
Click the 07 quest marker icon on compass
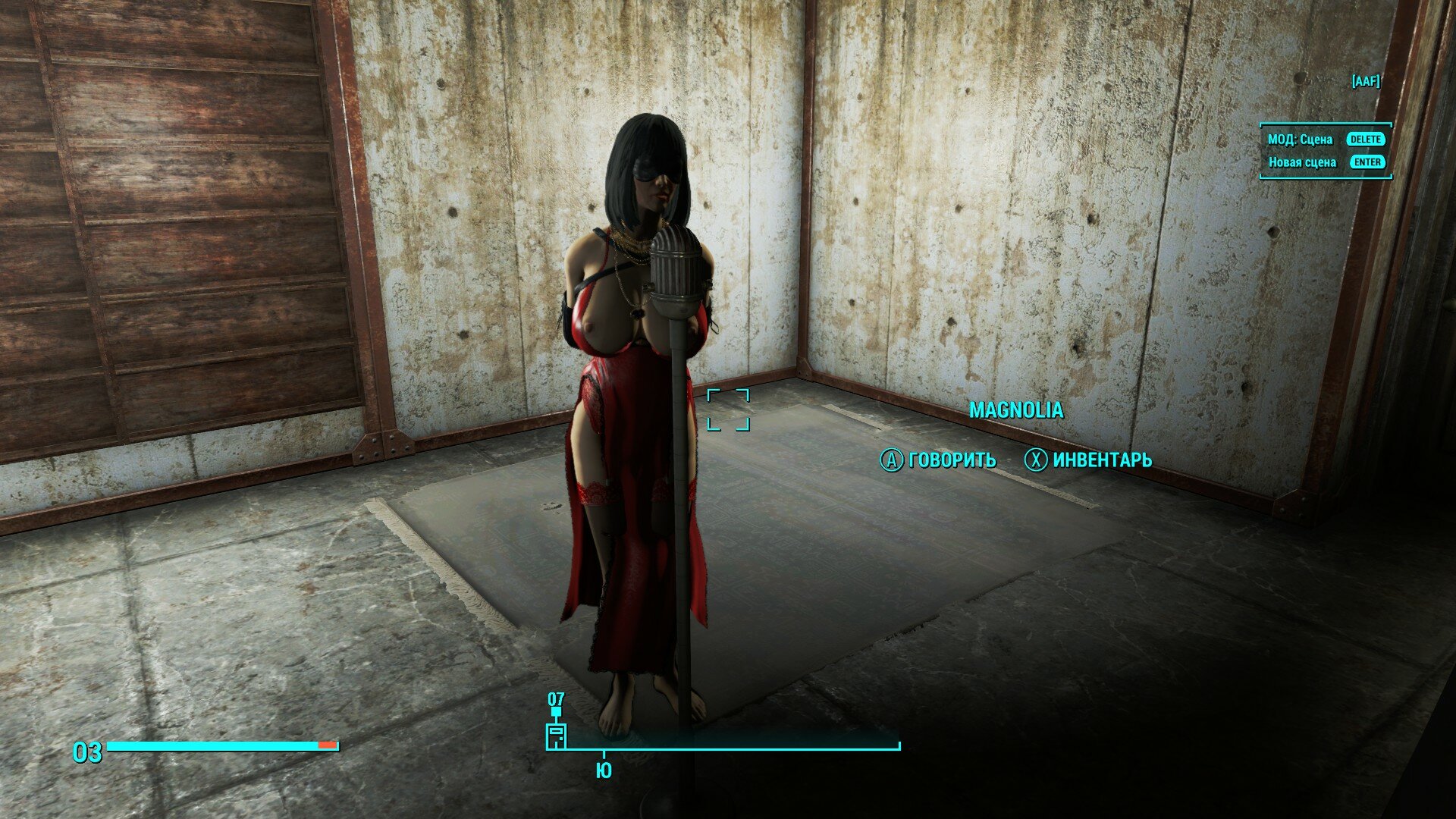557,701
